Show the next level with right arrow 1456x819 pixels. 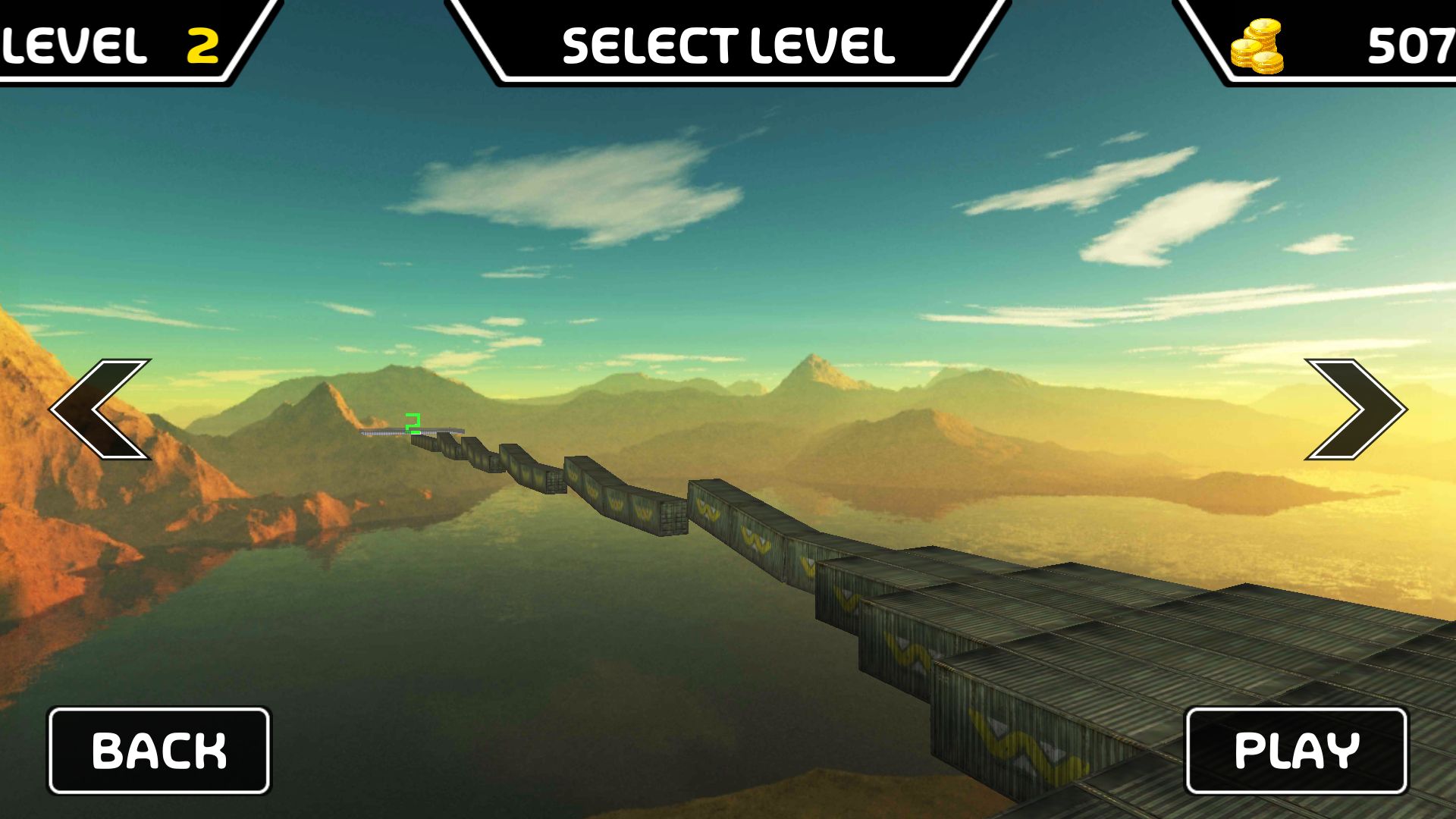click(1357, 409)
